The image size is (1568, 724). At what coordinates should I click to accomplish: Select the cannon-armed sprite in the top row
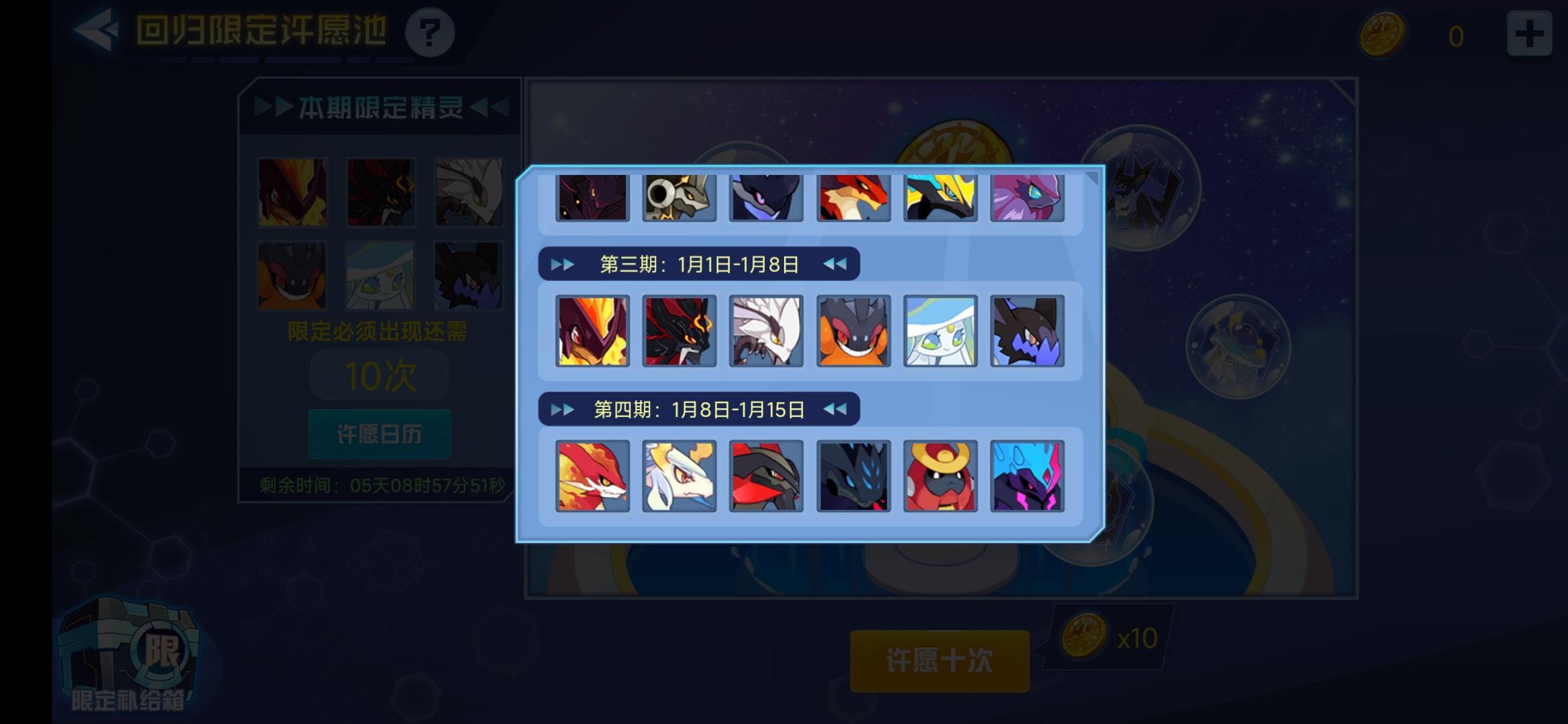tap(679, 198)
